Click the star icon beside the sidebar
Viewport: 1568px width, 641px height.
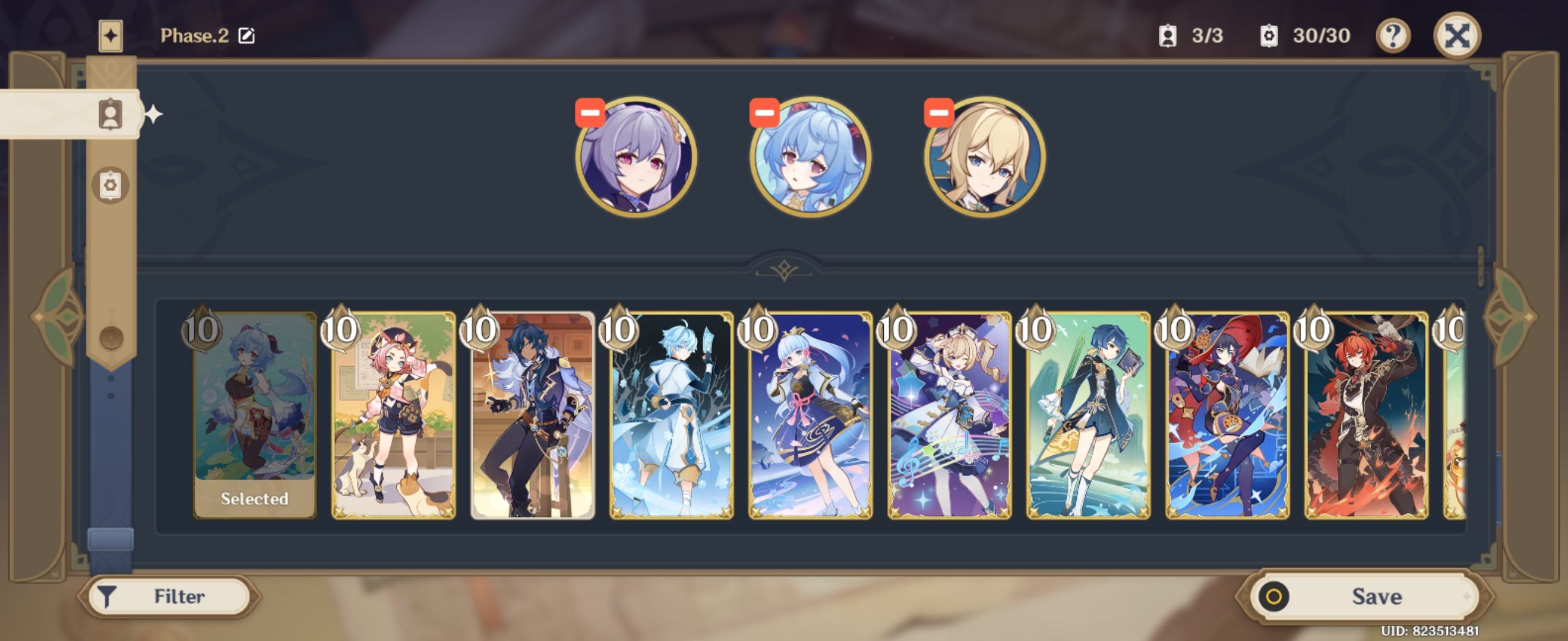tap(154, 113)
